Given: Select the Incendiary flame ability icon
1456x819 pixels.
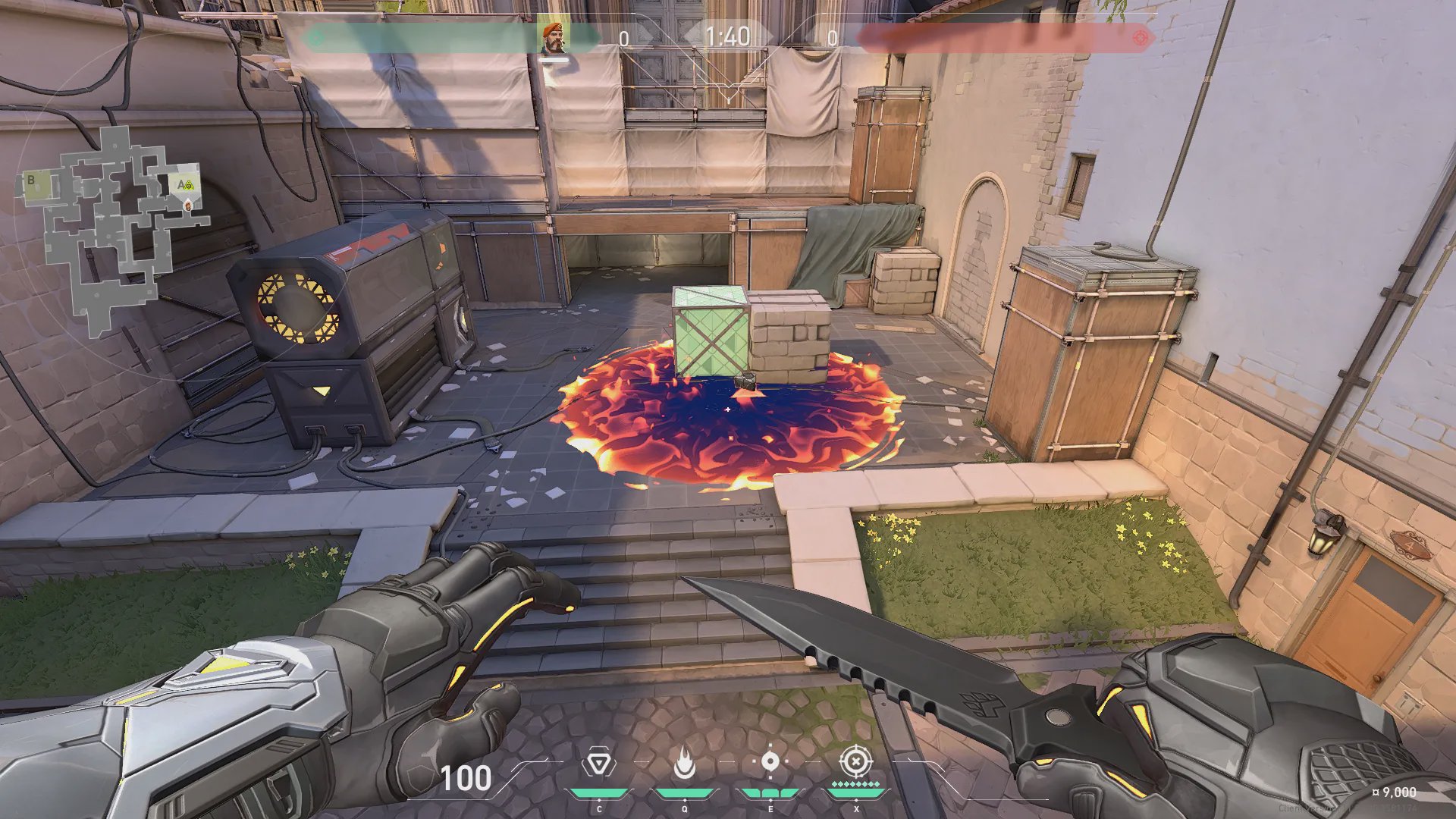Looking at the screenshot, I should pyautogui.click(x=684, y=763).
